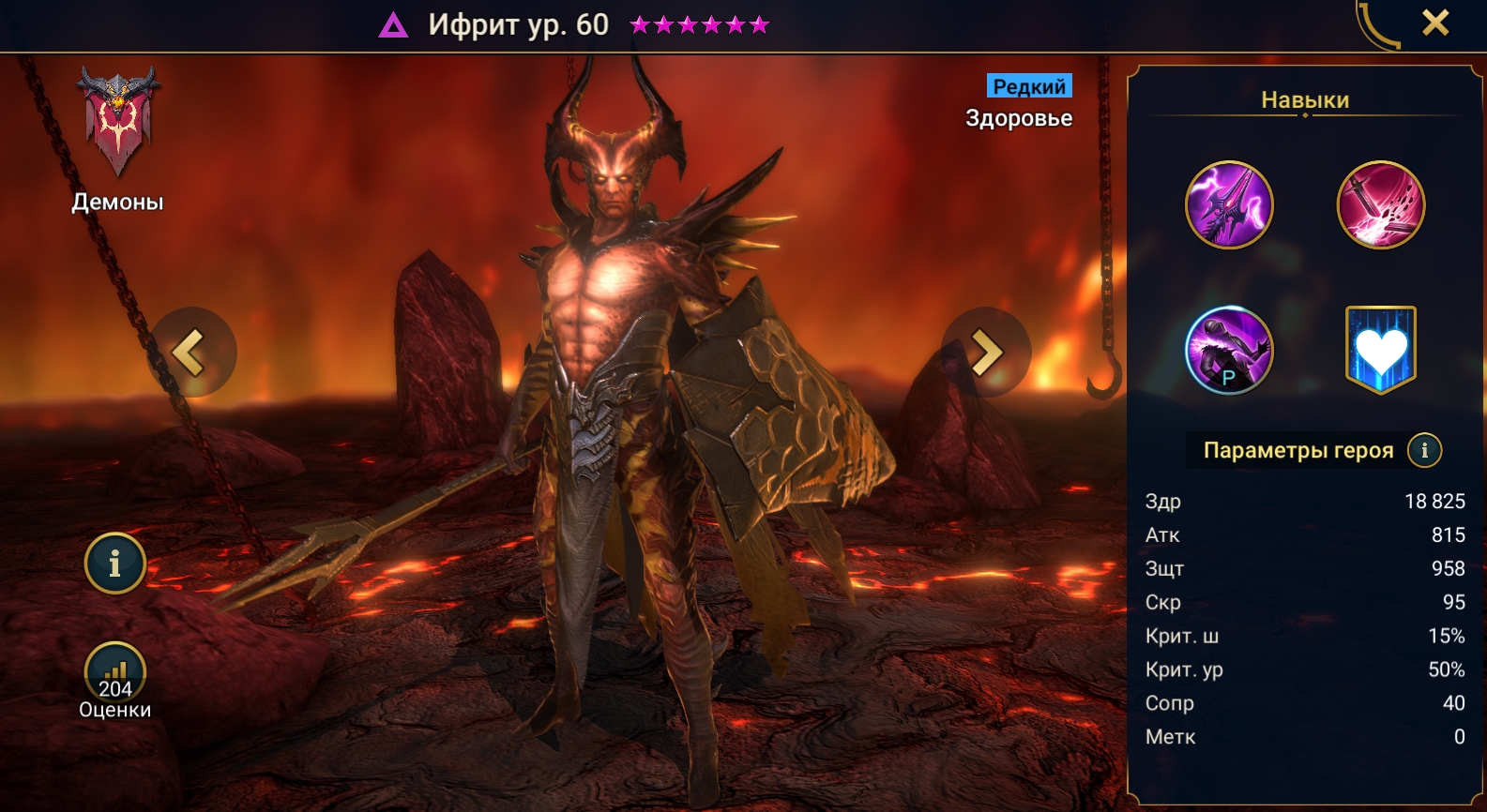Click the Демоны faction emblem

(x=118, y=122)
